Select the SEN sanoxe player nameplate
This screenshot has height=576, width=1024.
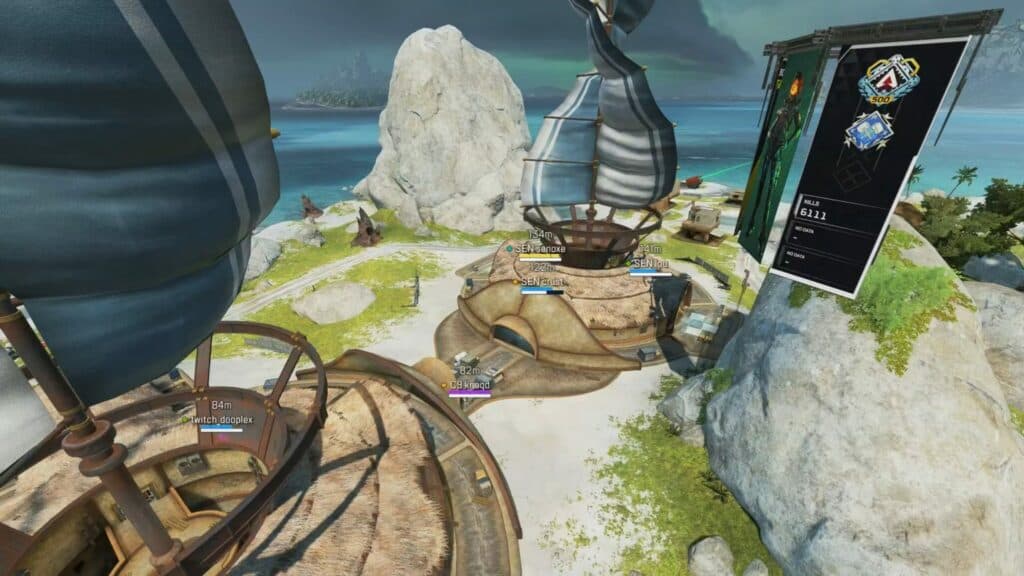click(540, 248)
